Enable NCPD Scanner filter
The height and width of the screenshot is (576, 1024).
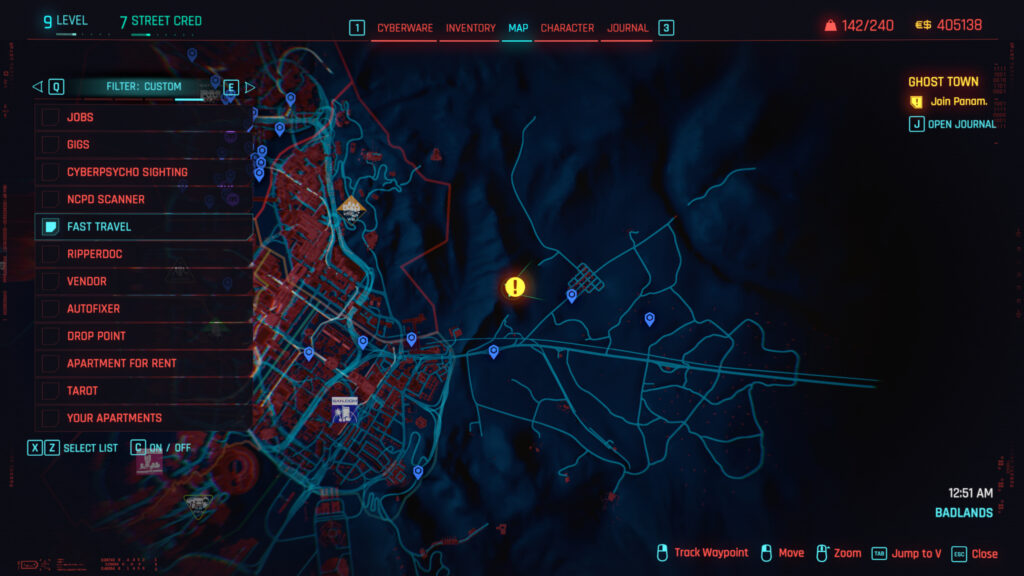point(51,199)
